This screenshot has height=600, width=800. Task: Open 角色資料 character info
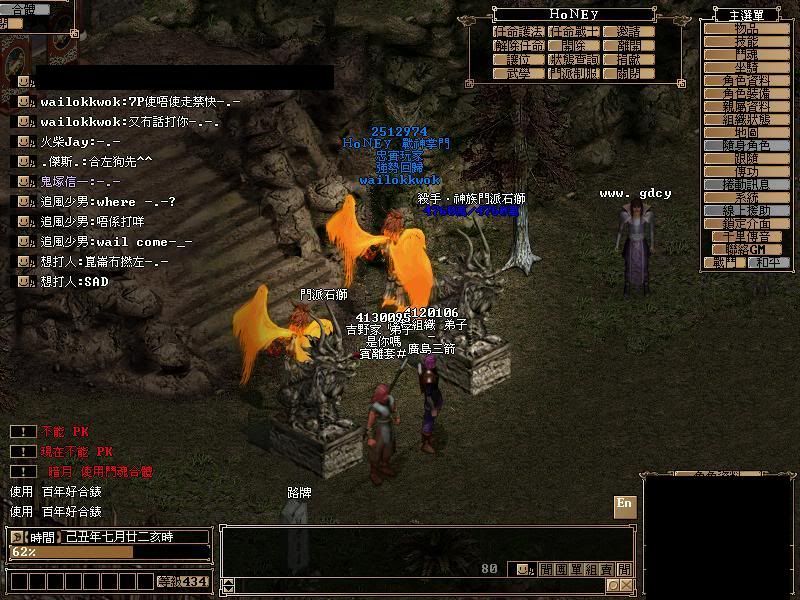(746, 81)
